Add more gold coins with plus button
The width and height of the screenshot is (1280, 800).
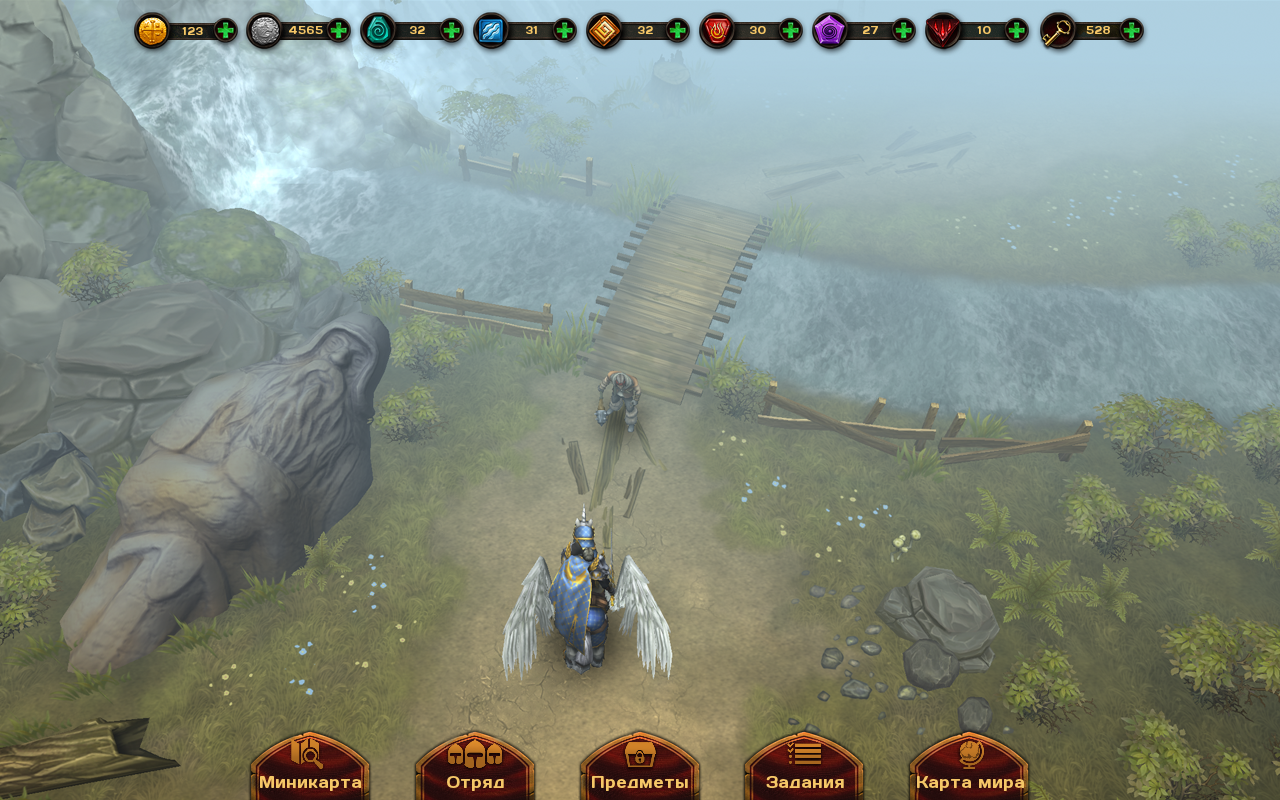pyautogui.click(x=226, y=30)
